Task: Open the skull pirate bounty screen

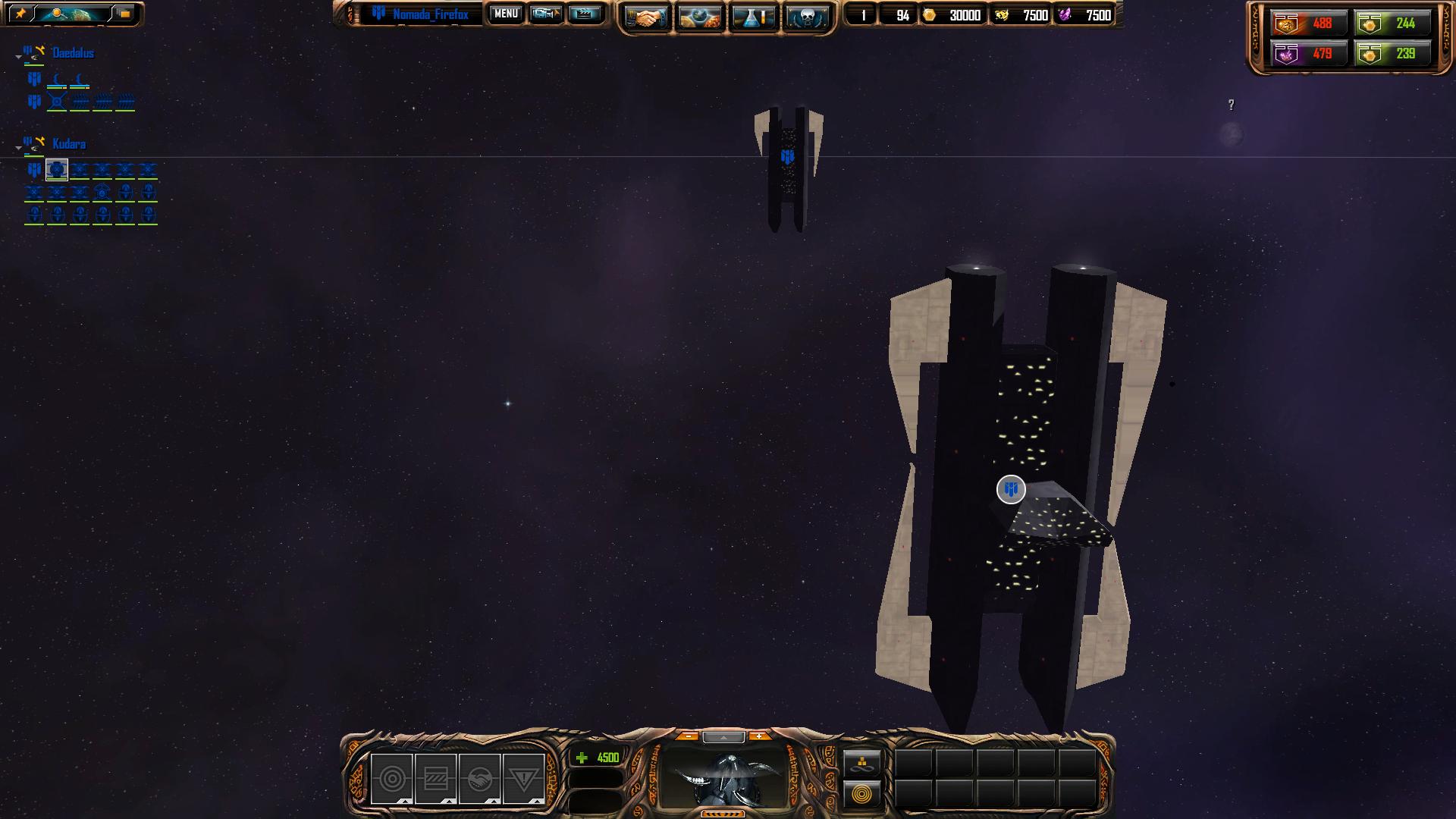Action: pyautogui.click(x=806, y=17)
